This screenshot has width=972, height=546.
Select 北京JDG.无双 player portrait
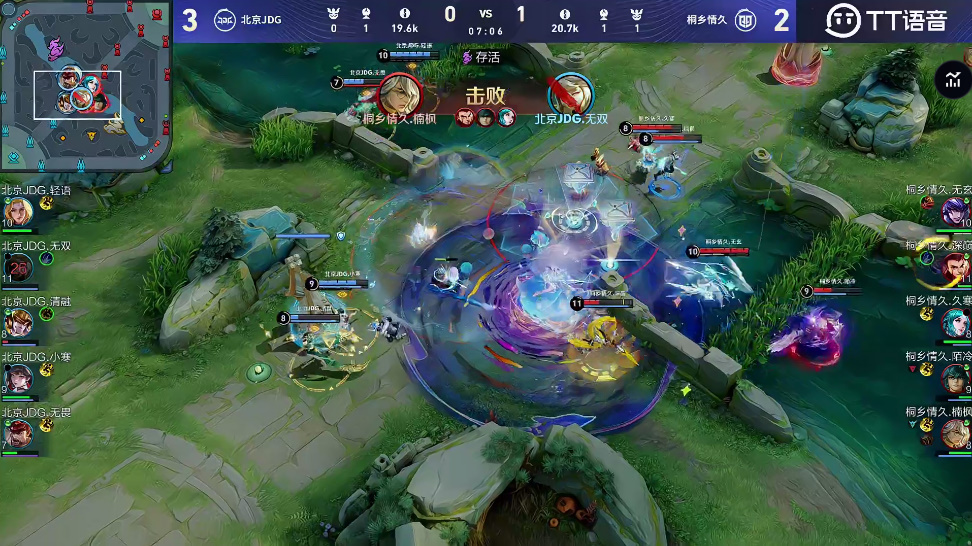point(17,267)
